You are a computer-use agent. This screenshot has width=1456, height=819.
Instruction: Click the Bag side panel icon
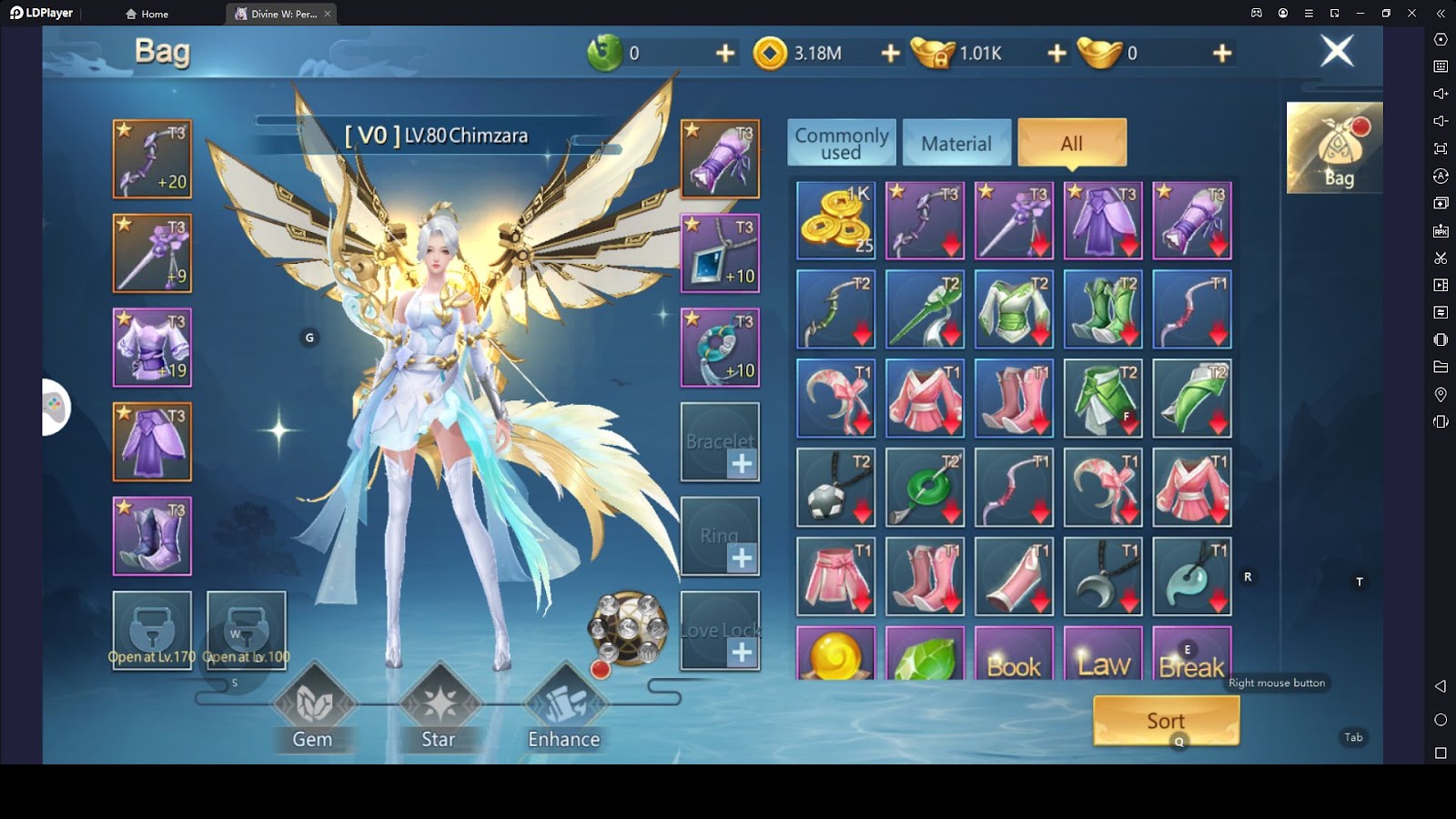point(1334,148)
